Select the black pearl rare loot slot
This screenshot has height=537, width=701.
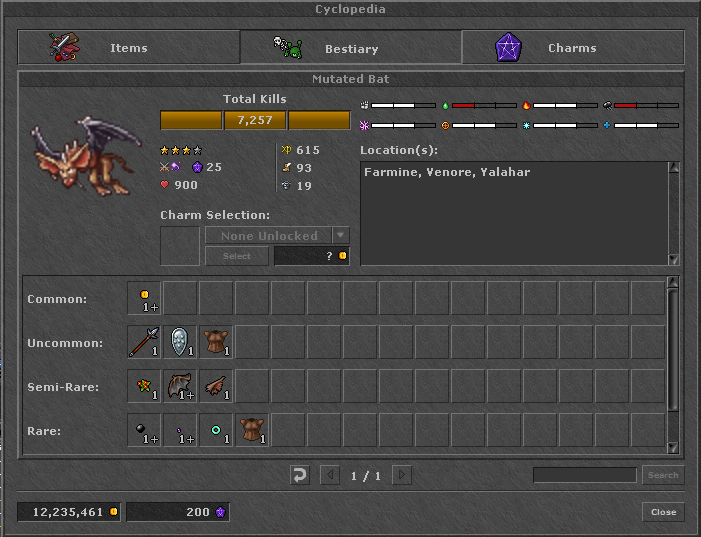[x=144, y=430]
